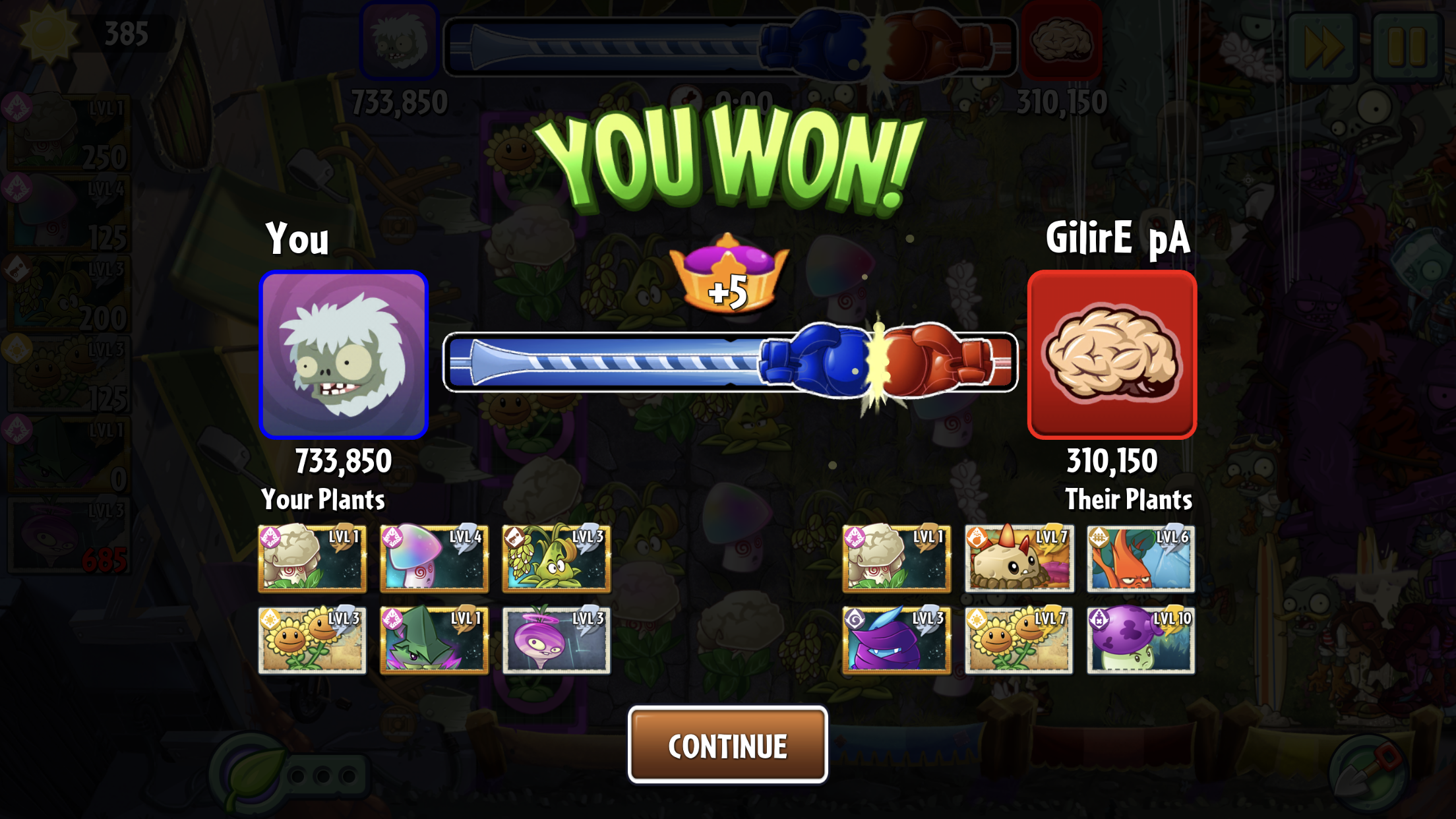Inspect your purple onion plant with halo
This screenshot has height=819, width=1456.
[556, 640]
